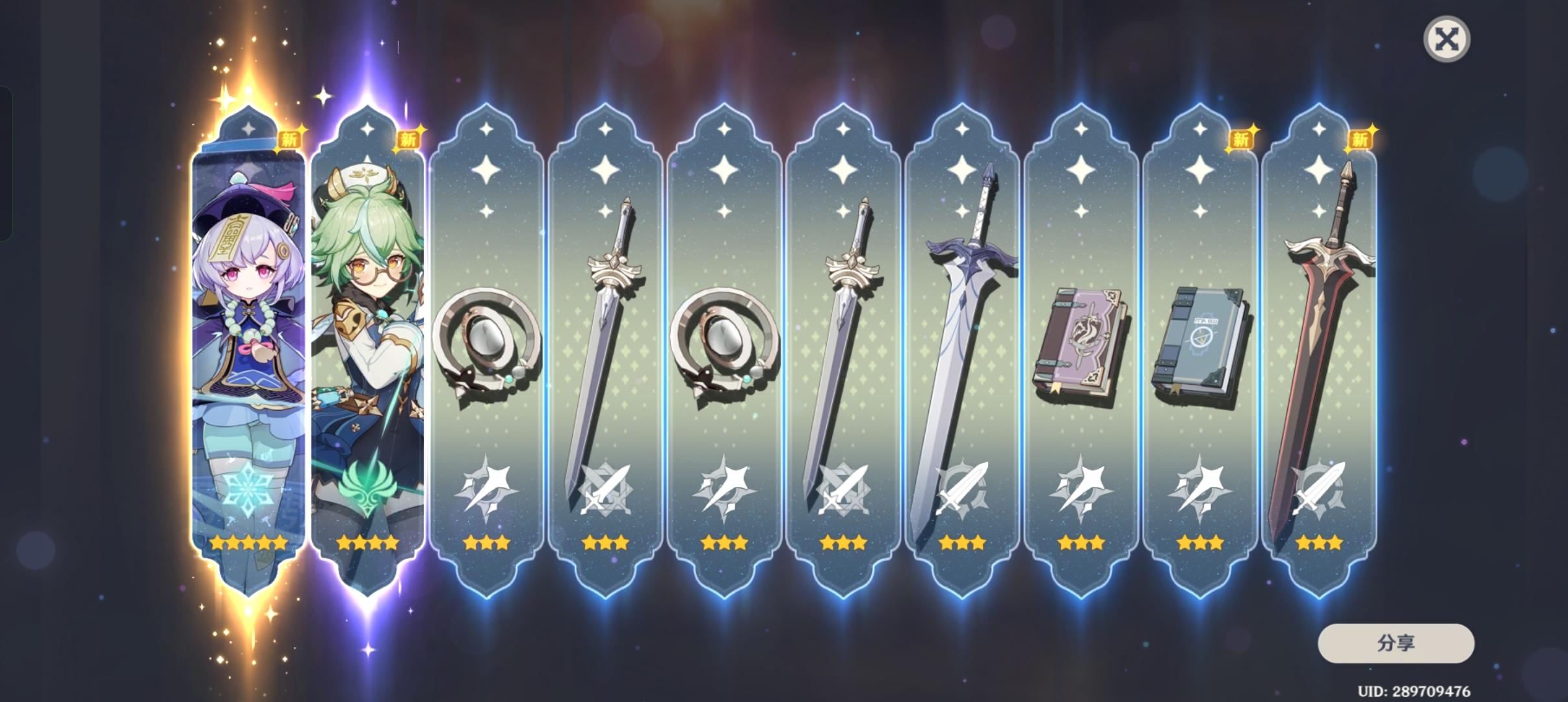The height and width of the screenshot is (702, 1568).
Task: Click the close X button at top right
Action: (x=1448, y=38)
